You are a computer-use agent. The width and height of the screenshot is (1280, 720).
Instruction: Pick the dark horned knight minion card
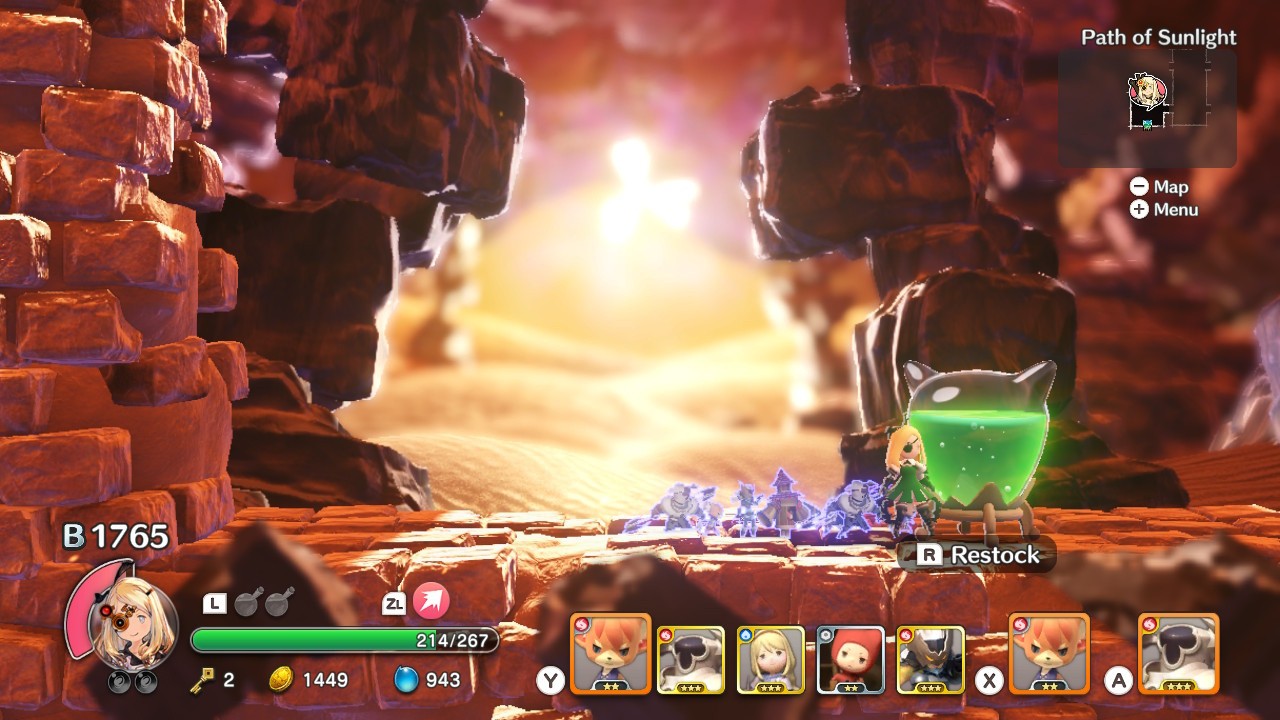[930, 659]
